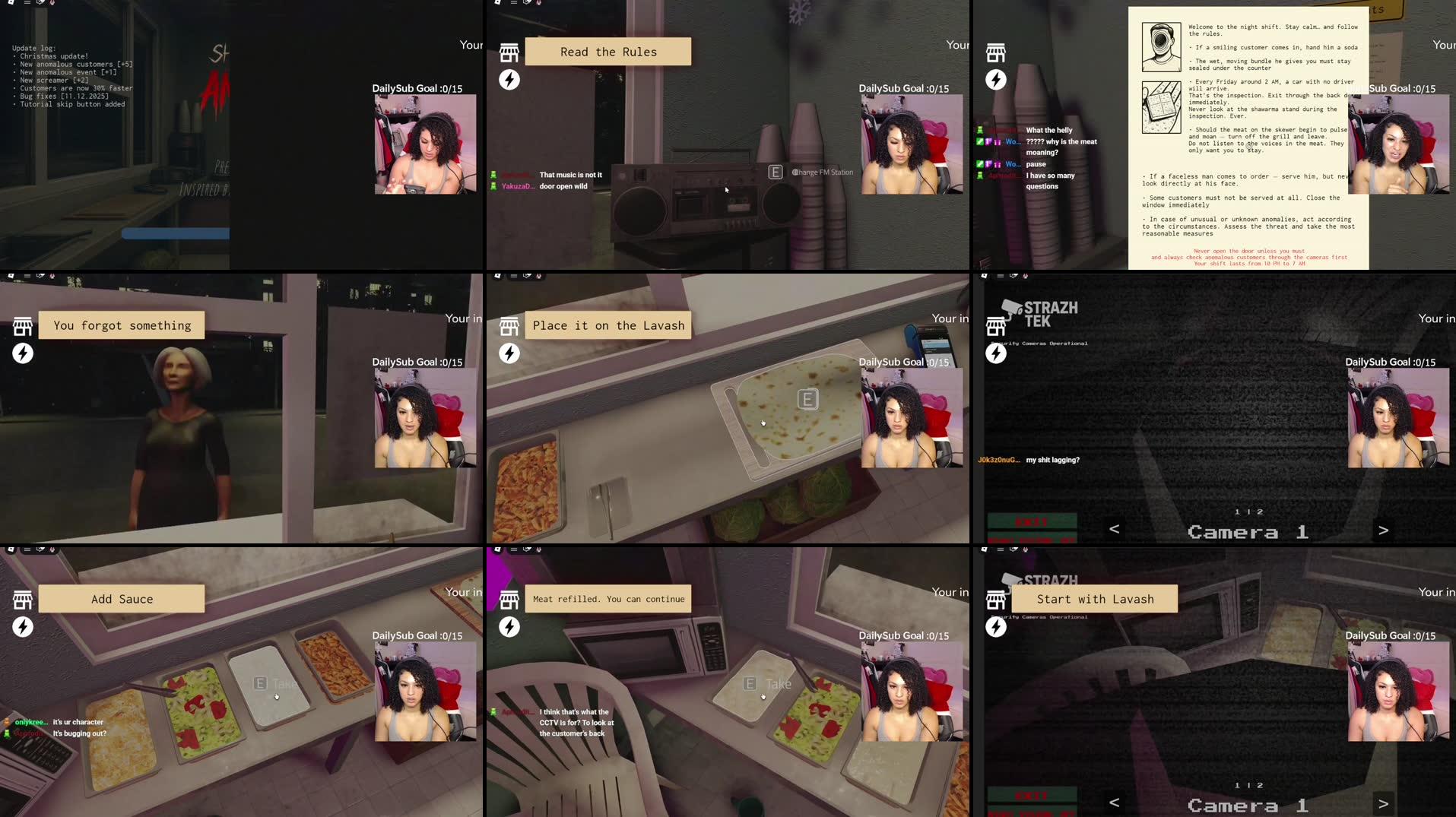Click the Read the Rules banner
Screen dimensions: 1456x817
607,51
